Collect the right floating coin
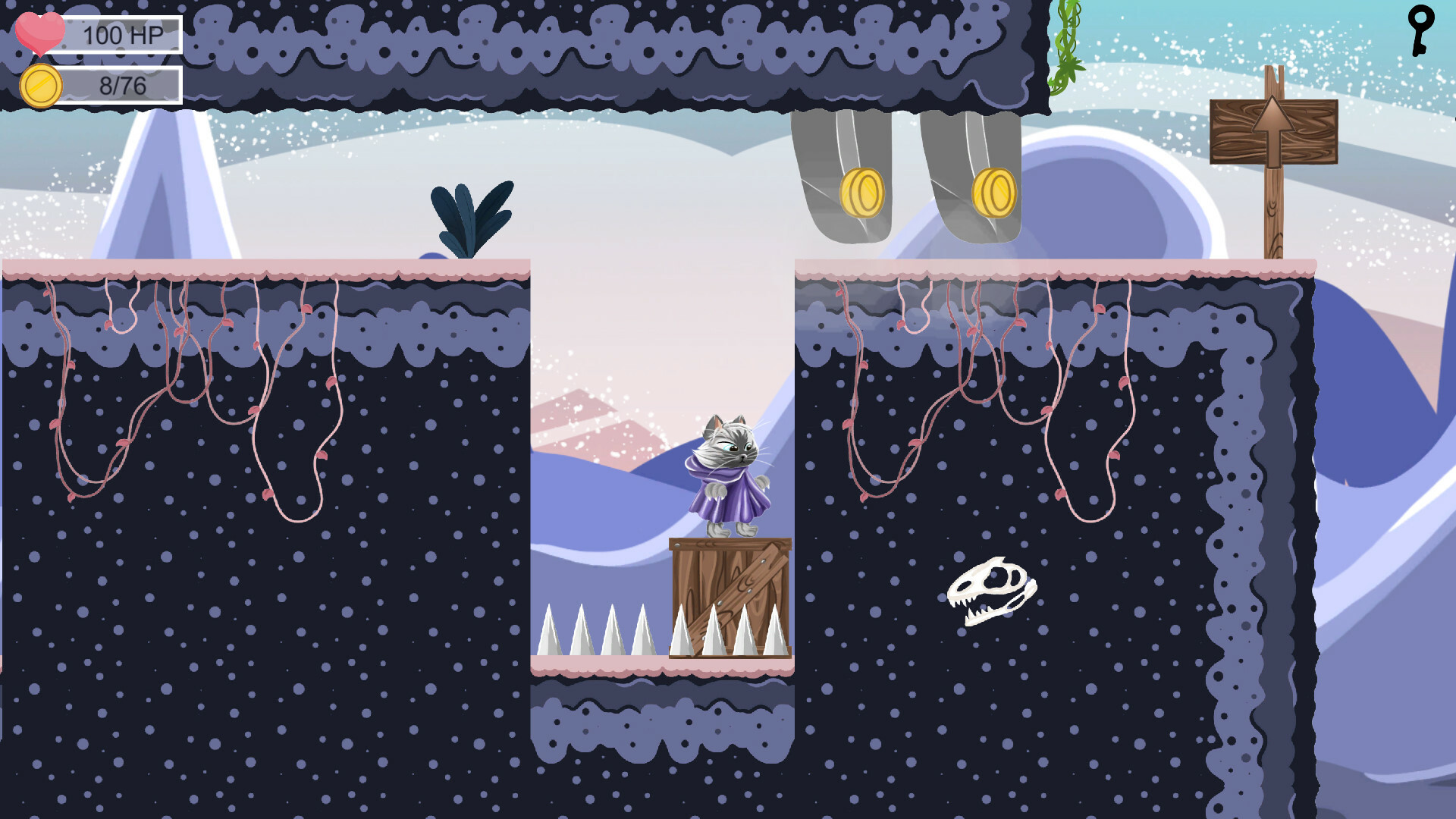The image size is (1456, 819). pos(995,191)
